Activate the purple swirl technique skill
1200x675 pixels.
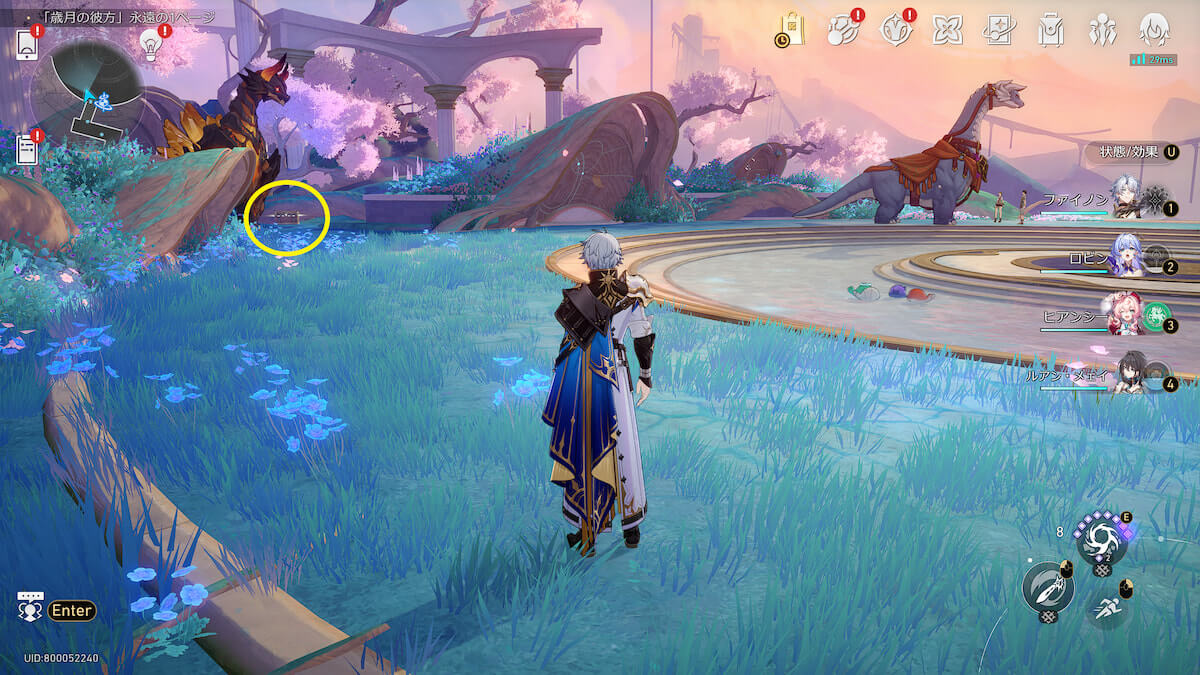pos(1101,537)
